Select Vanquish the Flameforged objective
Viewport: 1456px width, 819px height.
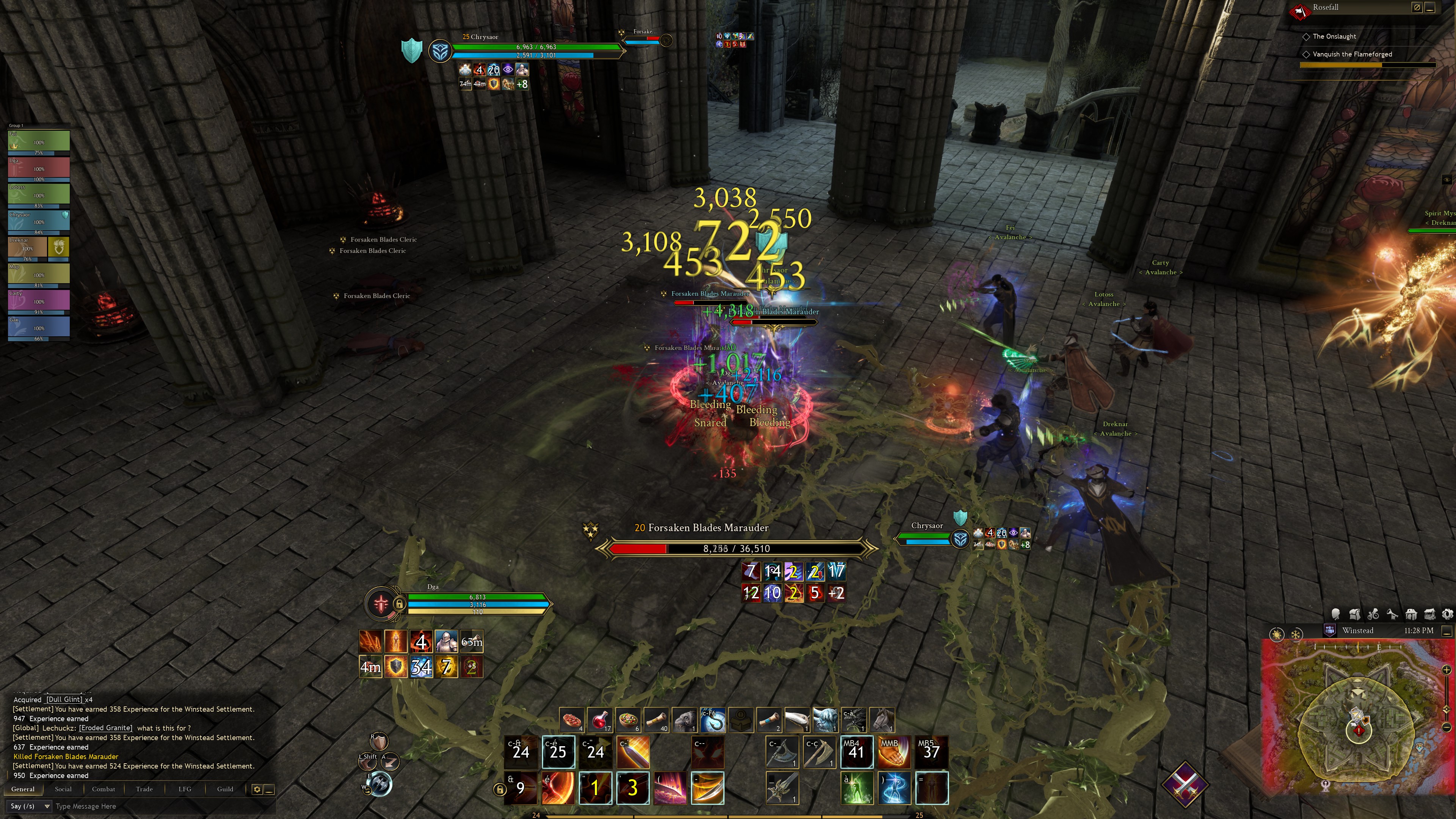pos(1352,54)
